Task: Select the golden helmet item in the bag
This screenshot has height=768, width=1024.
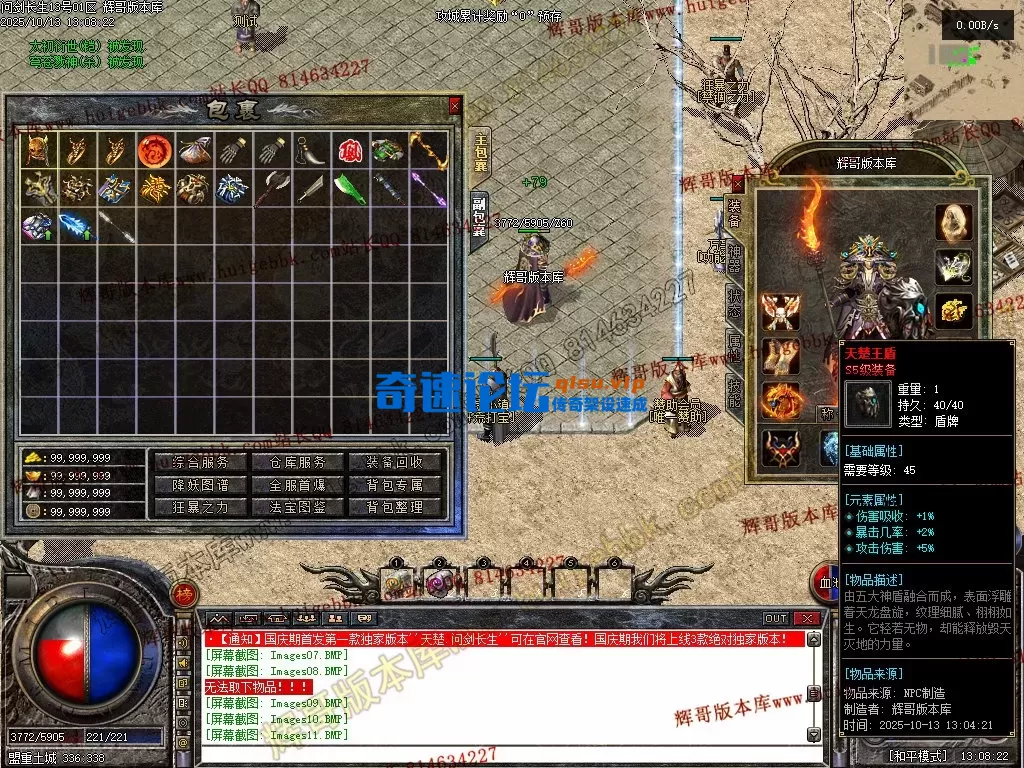Action: coord(37,150)
